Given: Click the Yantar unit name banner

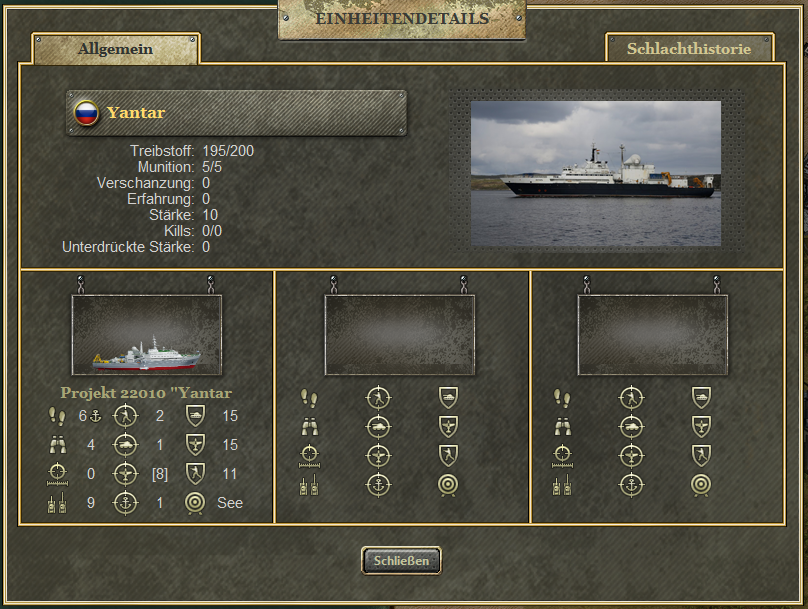Looking at the screenshot, I should (237, 113).
